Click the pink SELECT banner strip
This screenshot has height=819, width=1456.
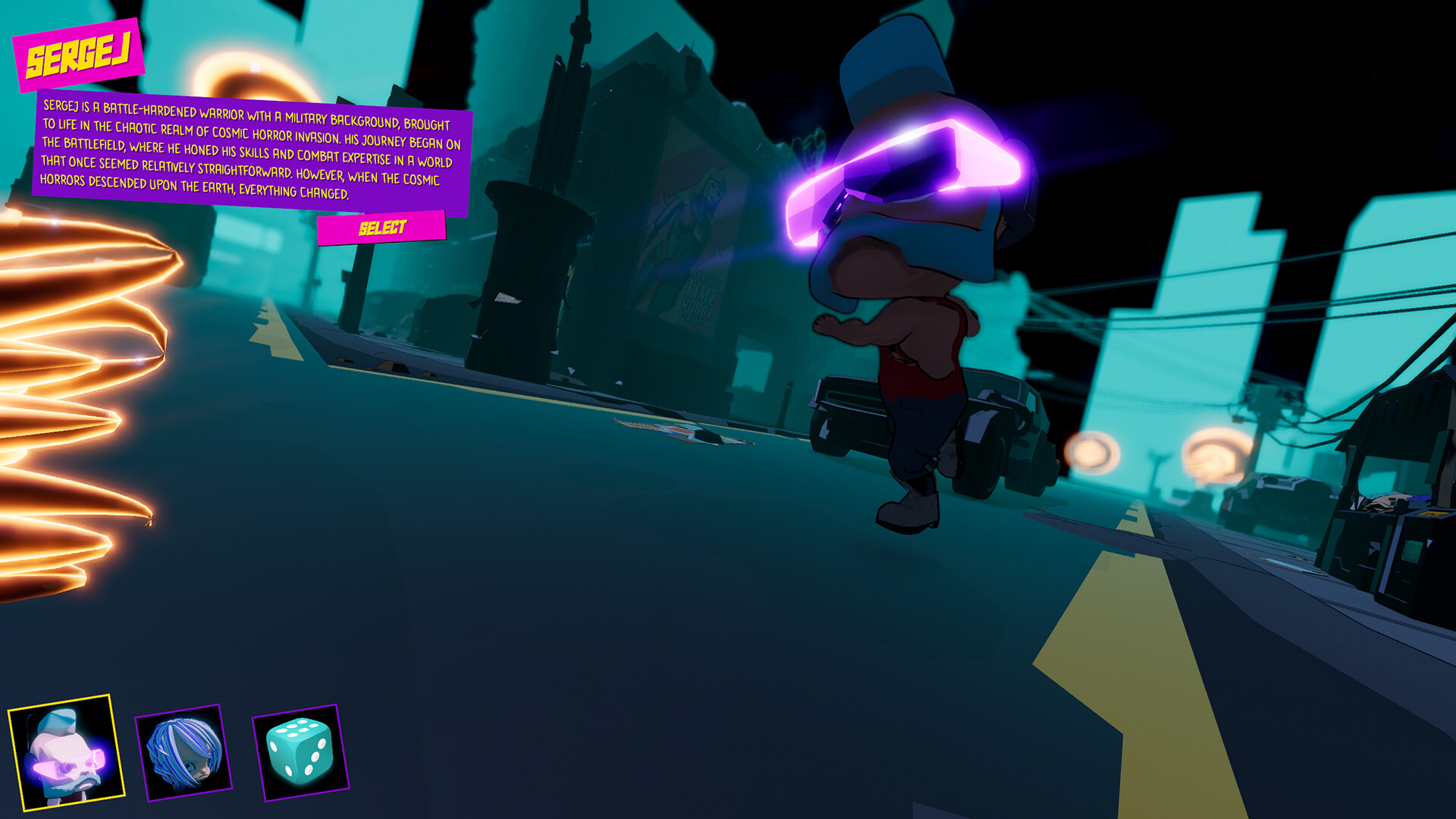[x=382, y=224]
